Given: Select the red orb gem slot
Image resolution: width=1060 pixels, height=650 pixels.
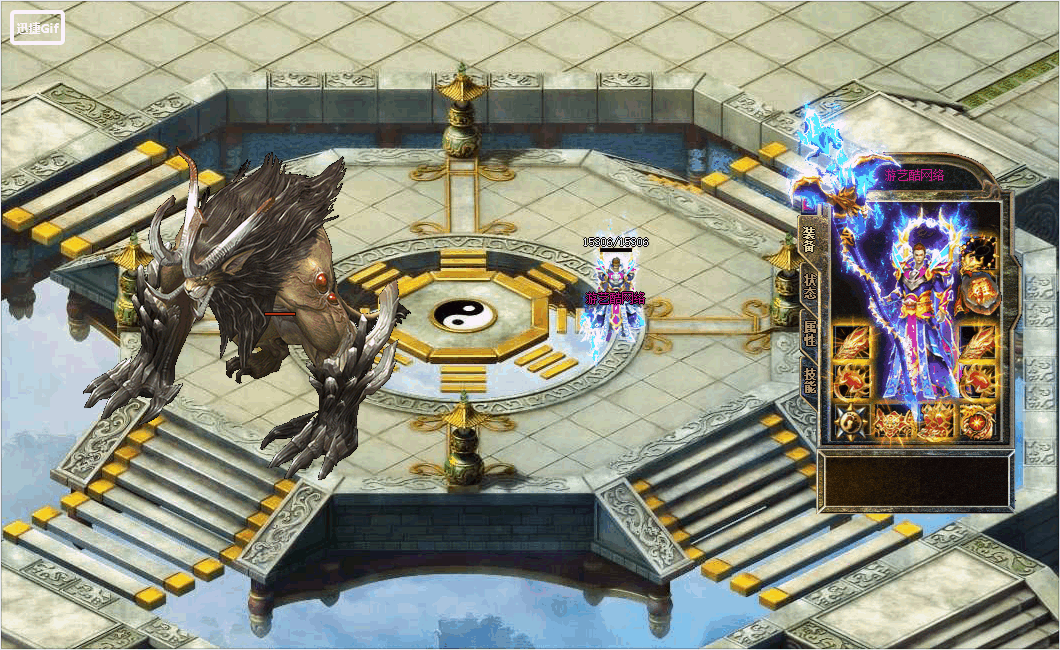Looking at the screenshot, I should pyautogui.click(x=978, y=422).
